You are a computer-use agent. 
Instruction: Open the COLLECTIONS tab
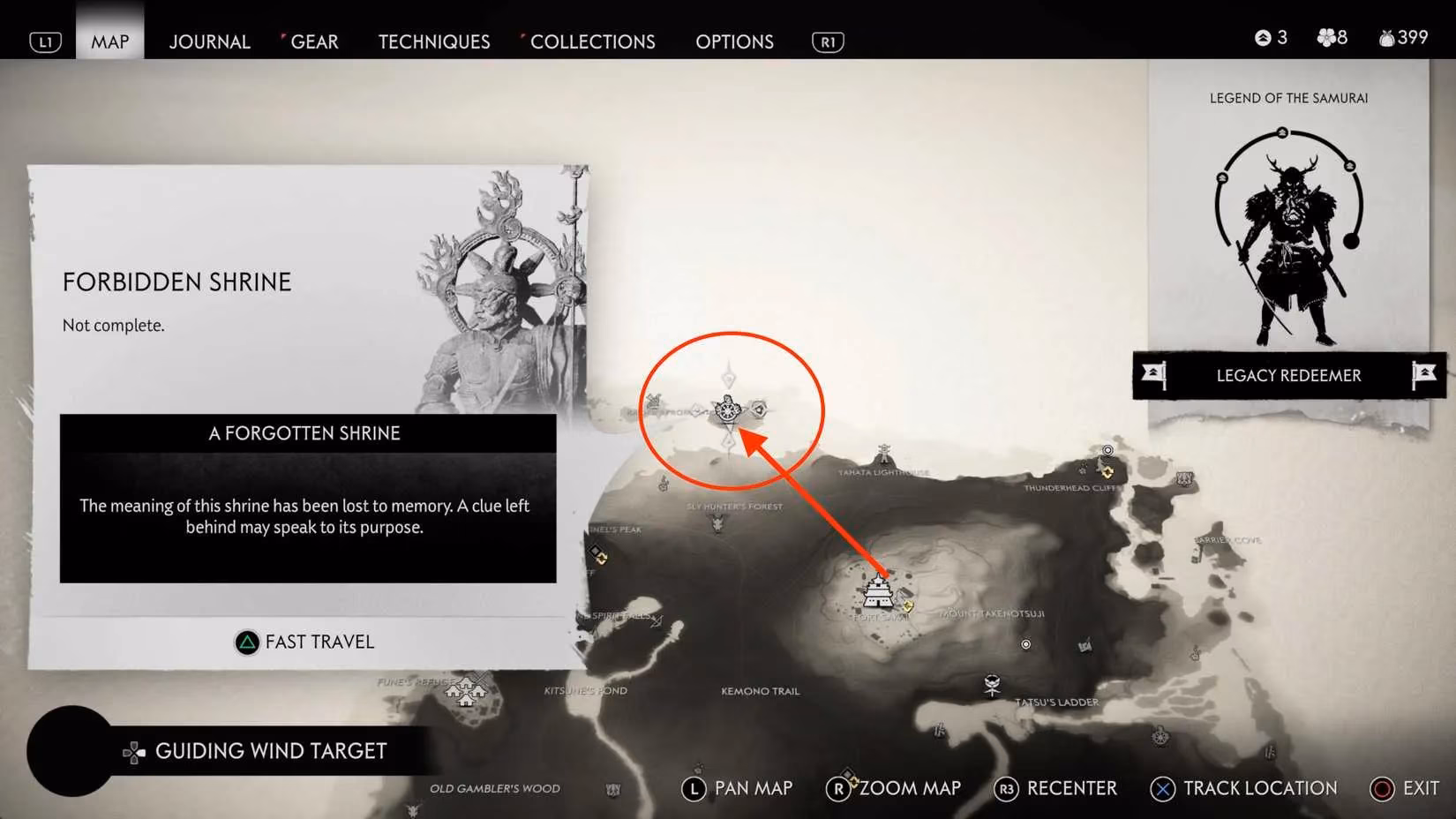coord(593,41)
